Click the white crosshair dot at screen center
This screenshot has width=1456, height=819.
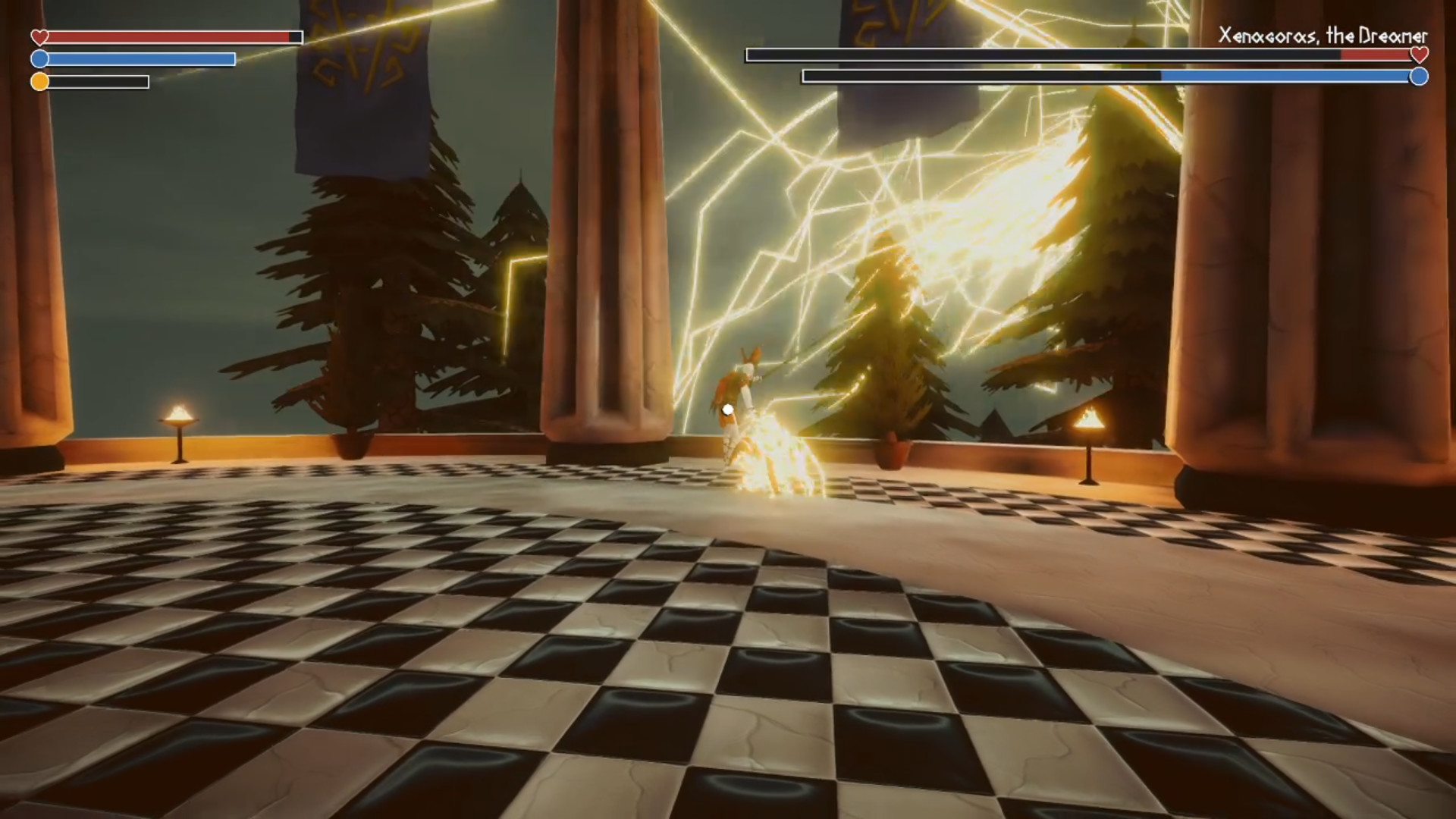728,409
